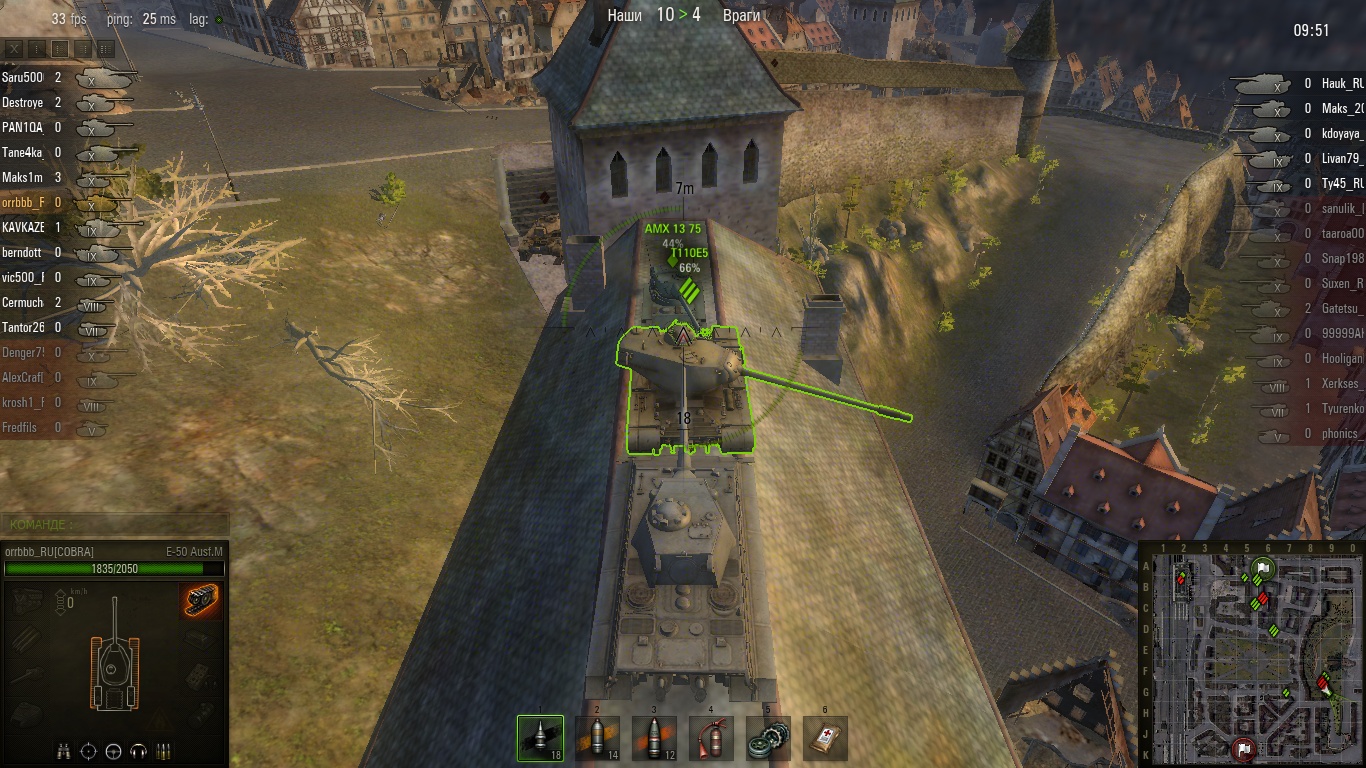Choose the shell slot with 12 rounds
The width and height of the screenshot is (1366, 768).
tap(654, 738)
